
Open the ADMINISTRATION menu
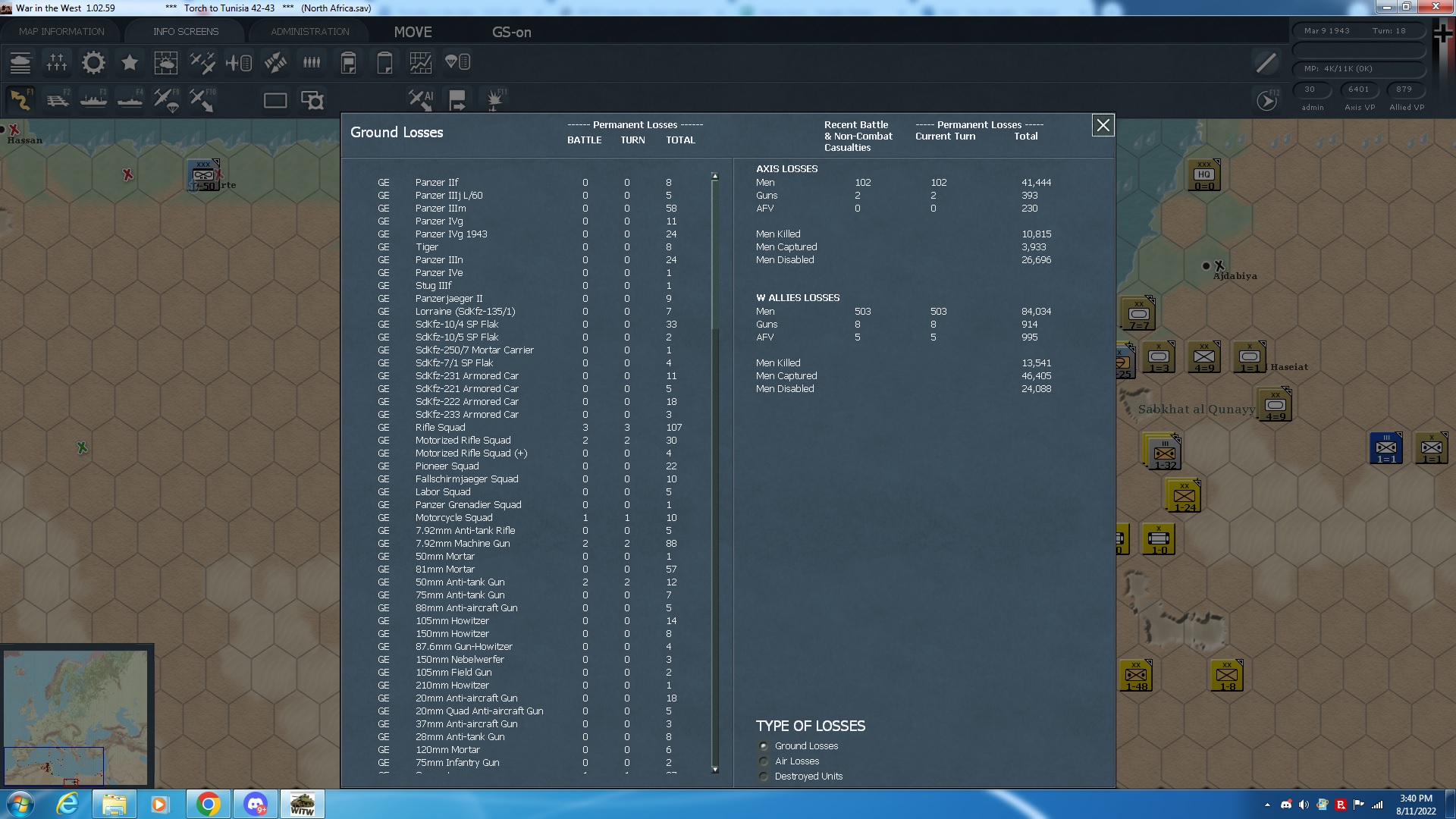pos(308,31)
